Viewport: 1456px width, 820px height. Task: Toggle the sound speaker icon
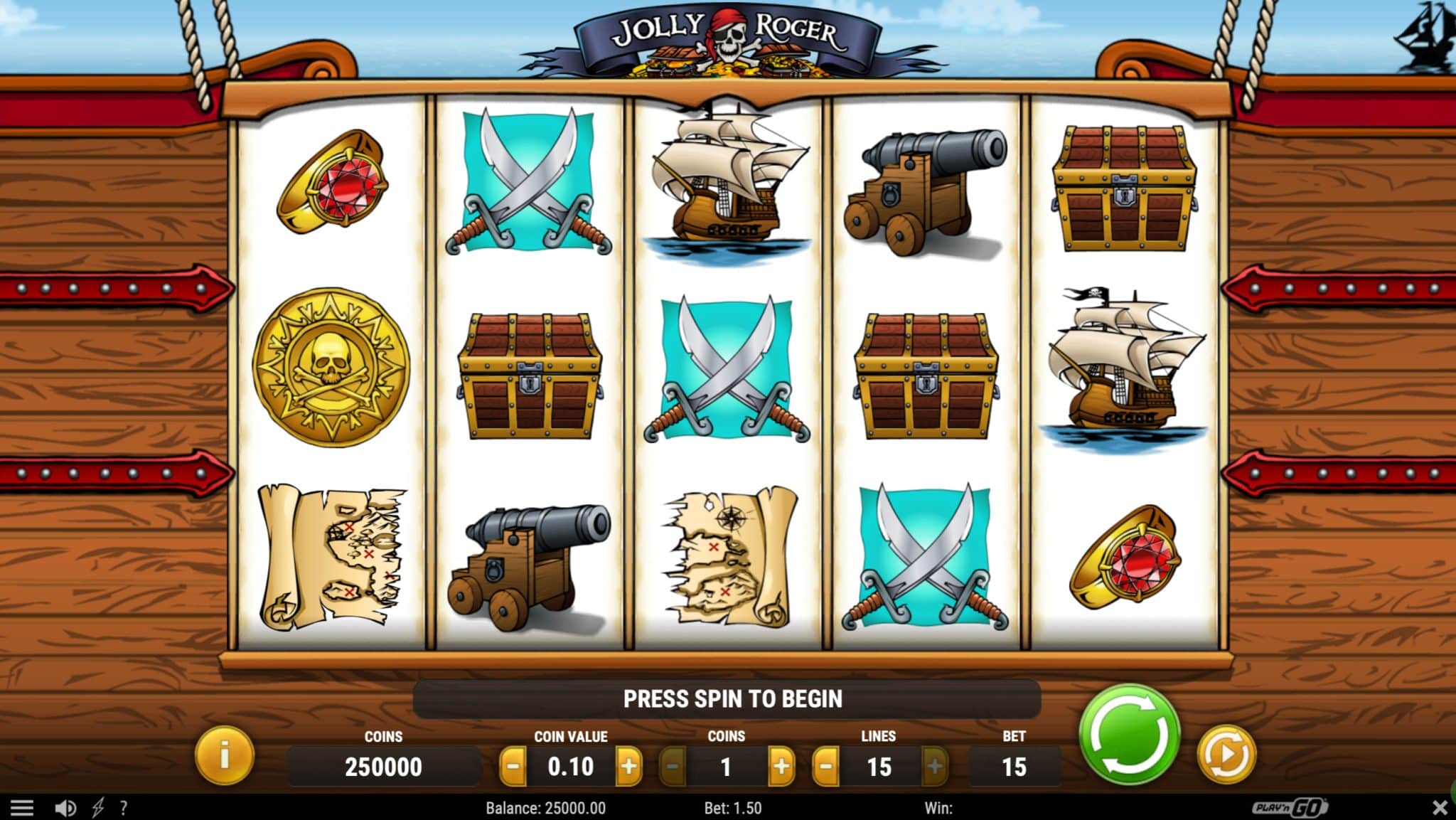65,808
